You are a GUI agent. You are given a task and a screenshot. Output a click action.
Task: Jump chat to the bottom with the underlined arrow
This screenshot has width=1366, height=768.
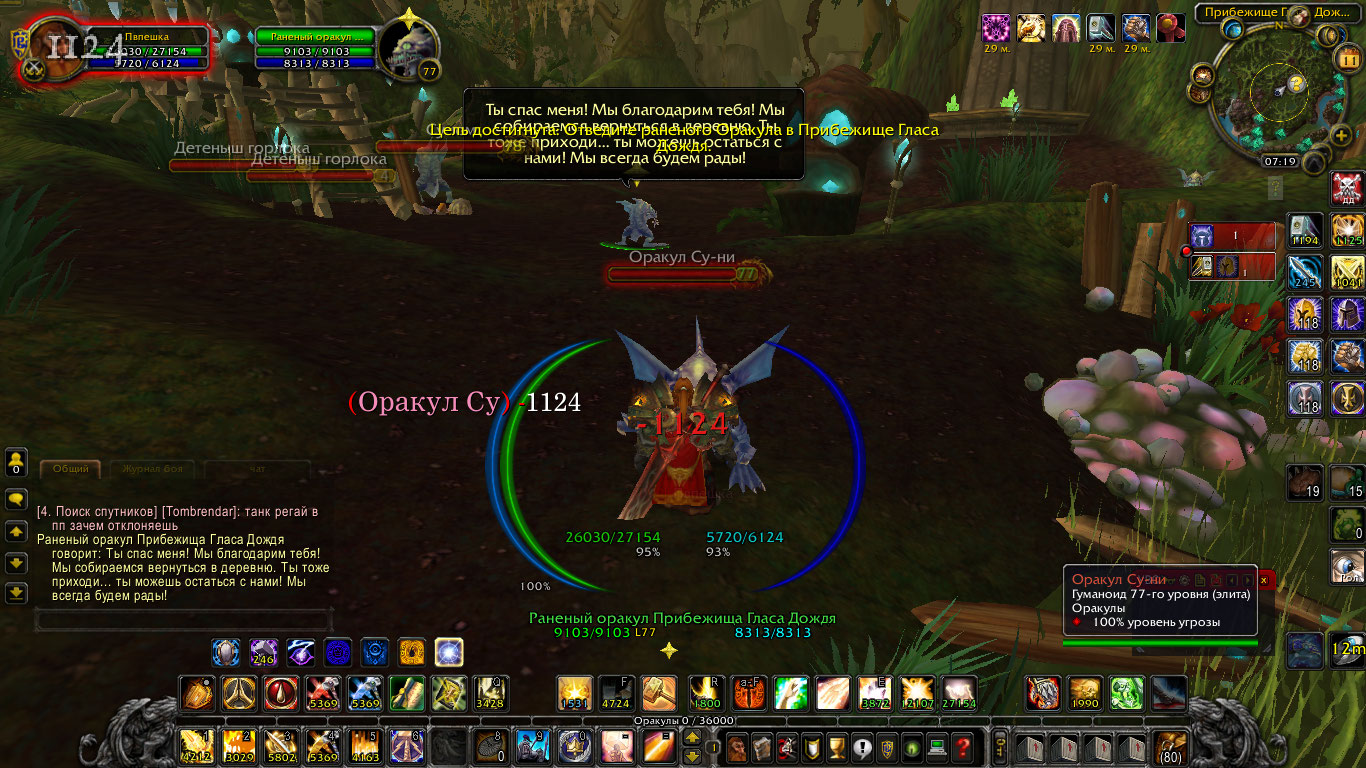pyautogui.click(x=16, y=592)
